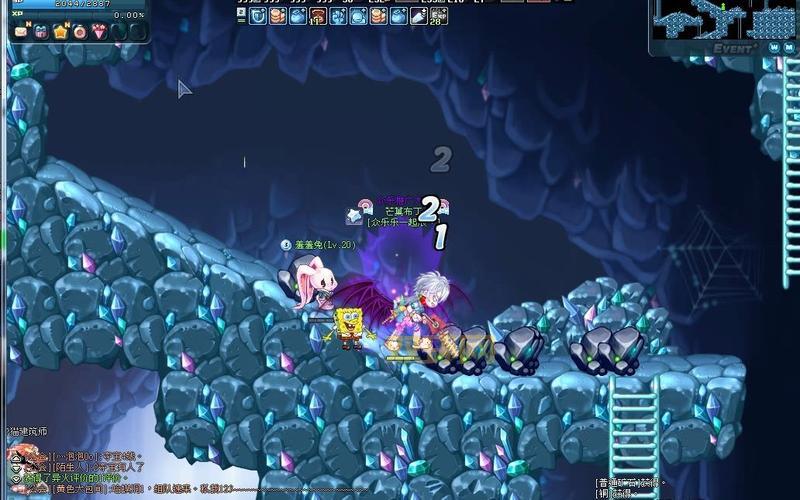This screenshot has height=500, width=800.
Task: Activate the white feather buff icon
Action: (417, 16)
